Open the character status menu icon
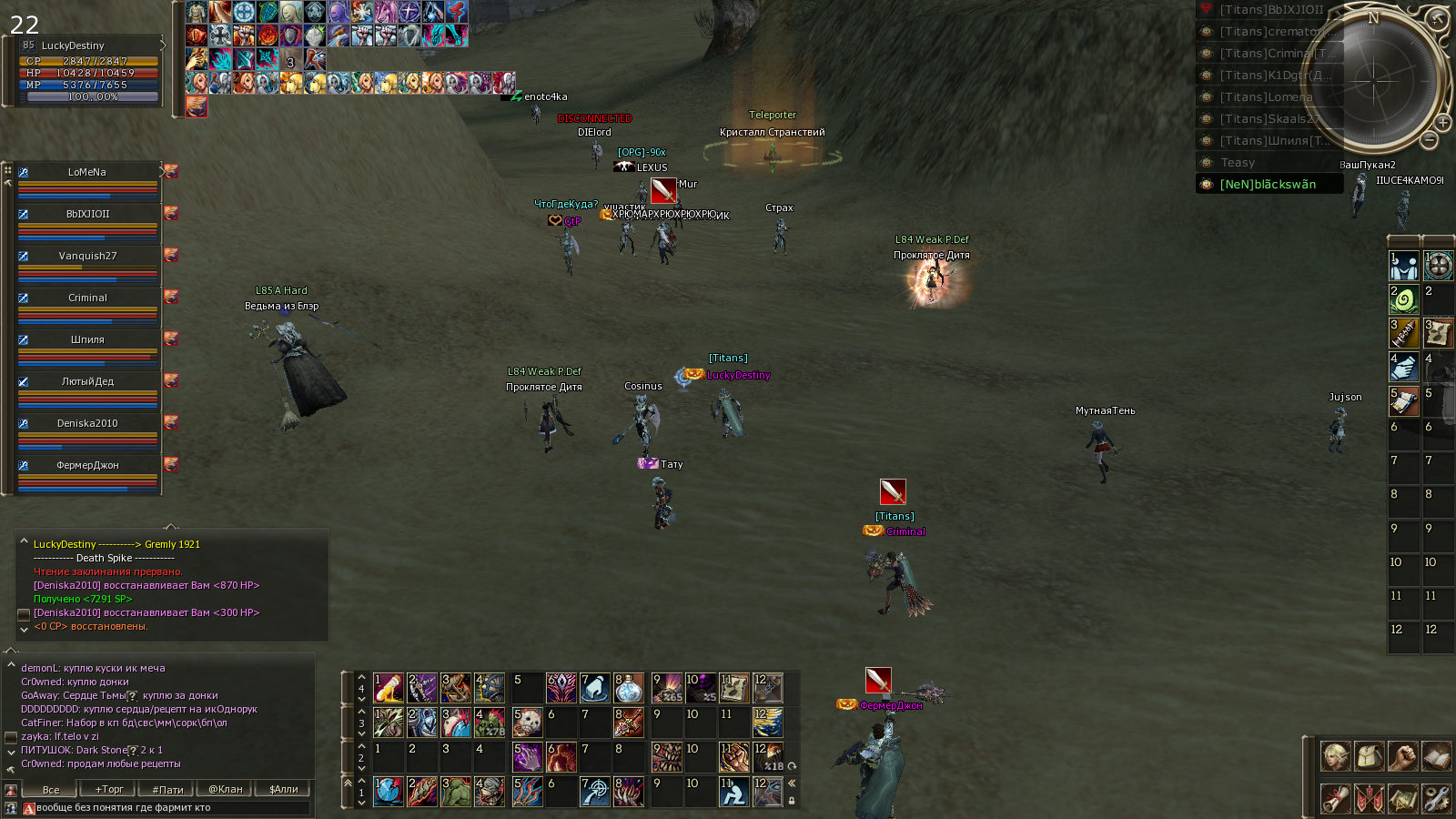 1334,755
